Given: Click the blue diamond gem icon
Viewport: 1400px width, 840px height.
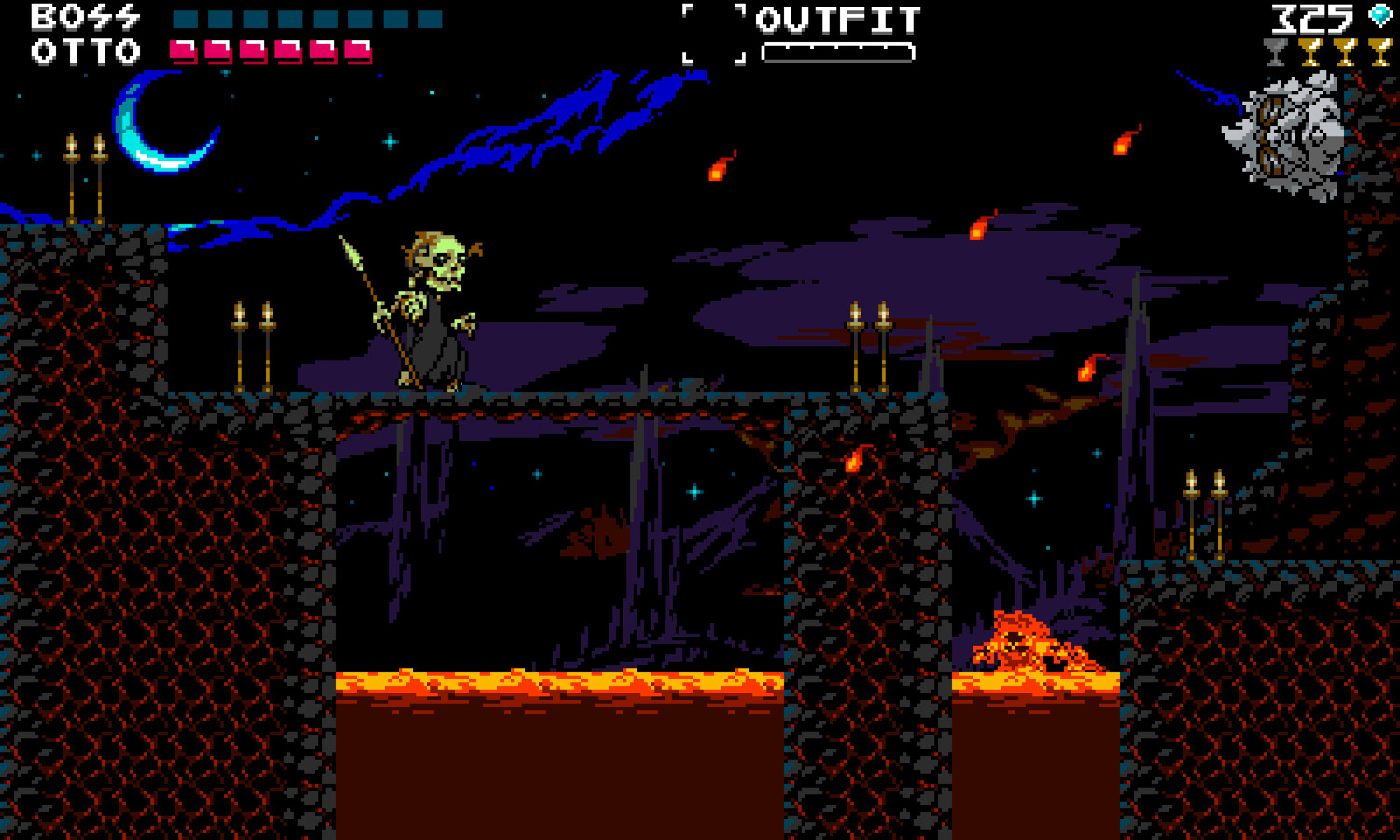Looking at the screenshot, I should (x=1379, y=15).
